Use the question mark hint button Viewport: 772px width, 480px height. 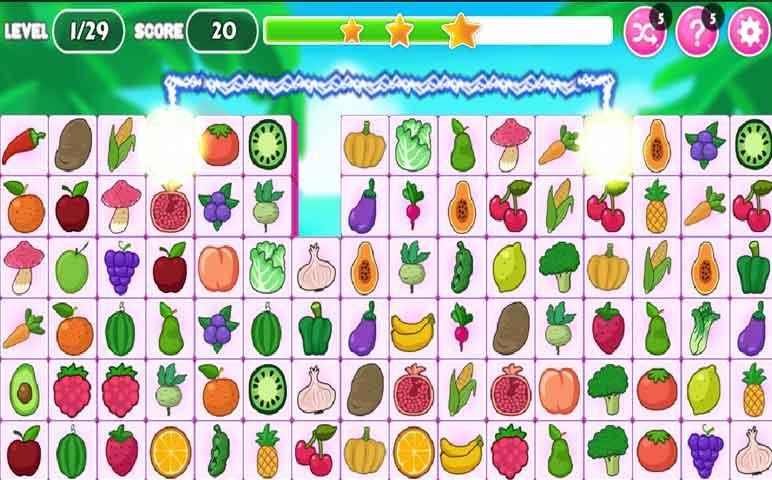click(x=696, y=31)
